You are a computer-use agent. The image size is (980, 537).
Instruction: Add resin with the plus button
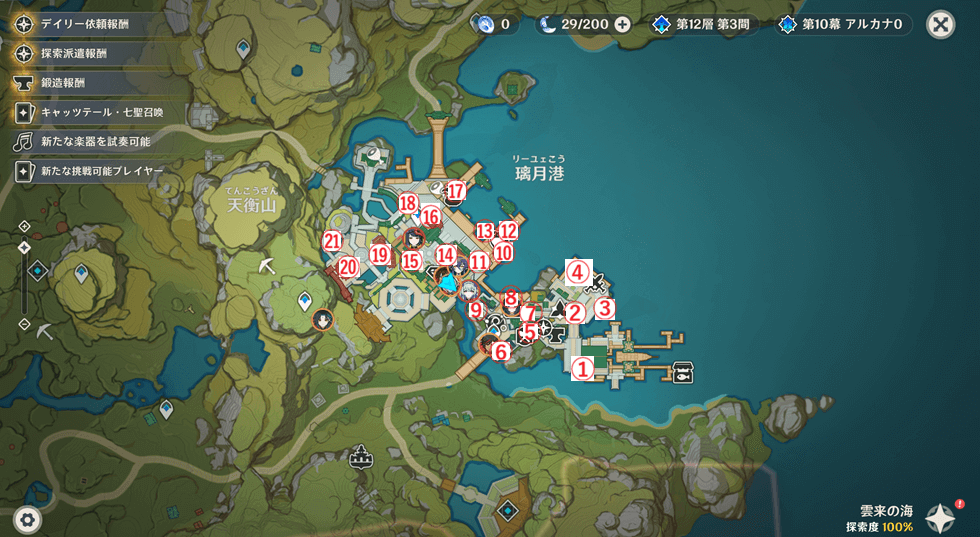click(x=622, y=24)
